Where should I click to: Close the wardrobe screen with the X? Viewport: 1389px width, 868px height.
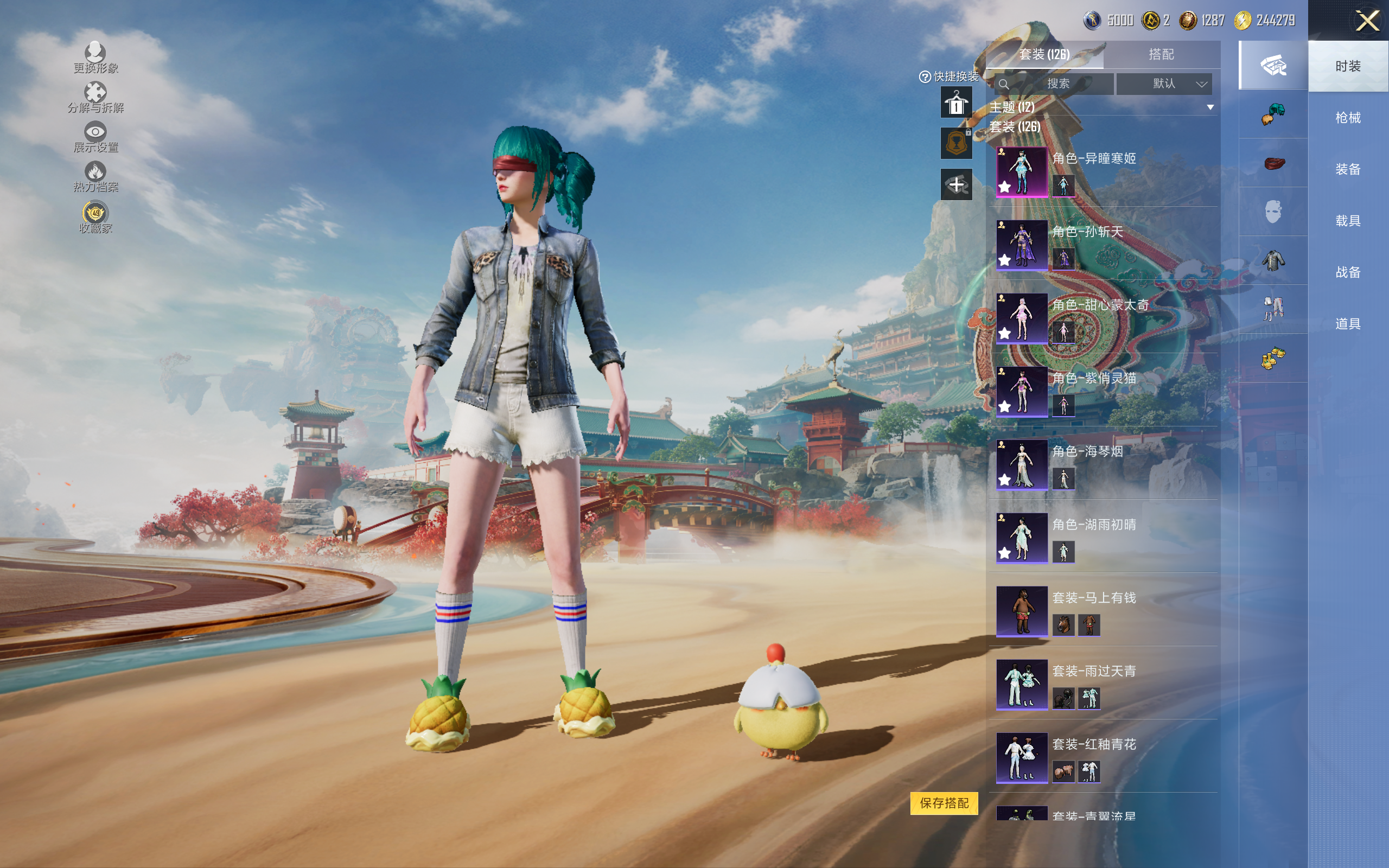click(x=1367, y=21)
